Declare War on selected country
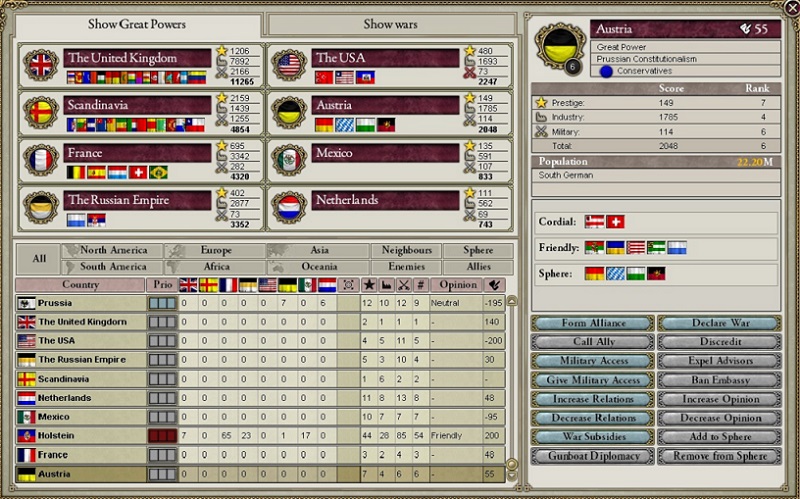 click(x=719, y=323)
